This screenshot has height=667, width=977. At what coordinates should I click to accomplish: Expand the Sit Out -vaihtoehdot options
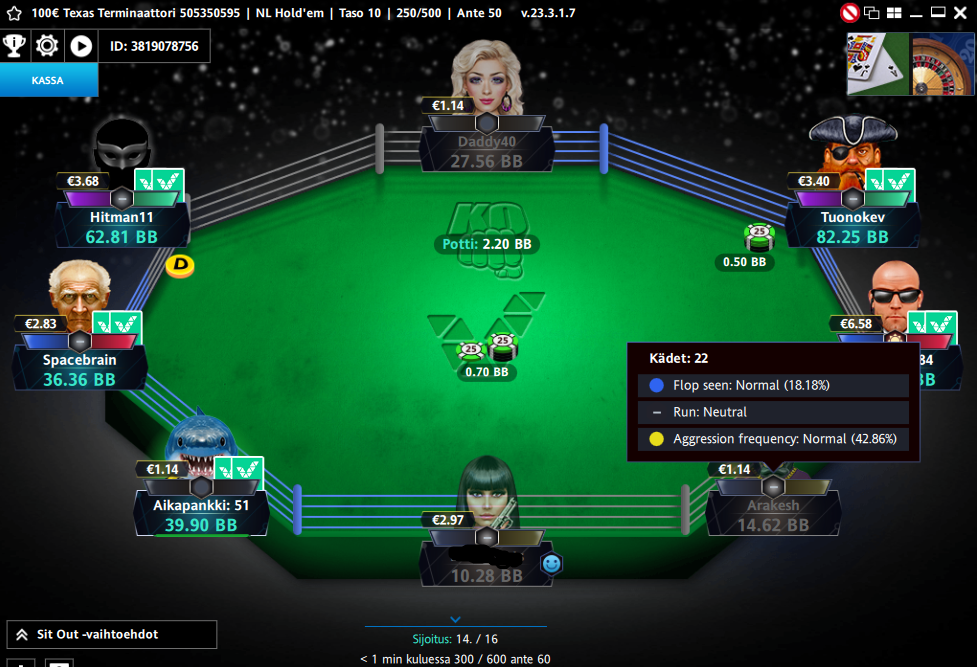[111, 634]
